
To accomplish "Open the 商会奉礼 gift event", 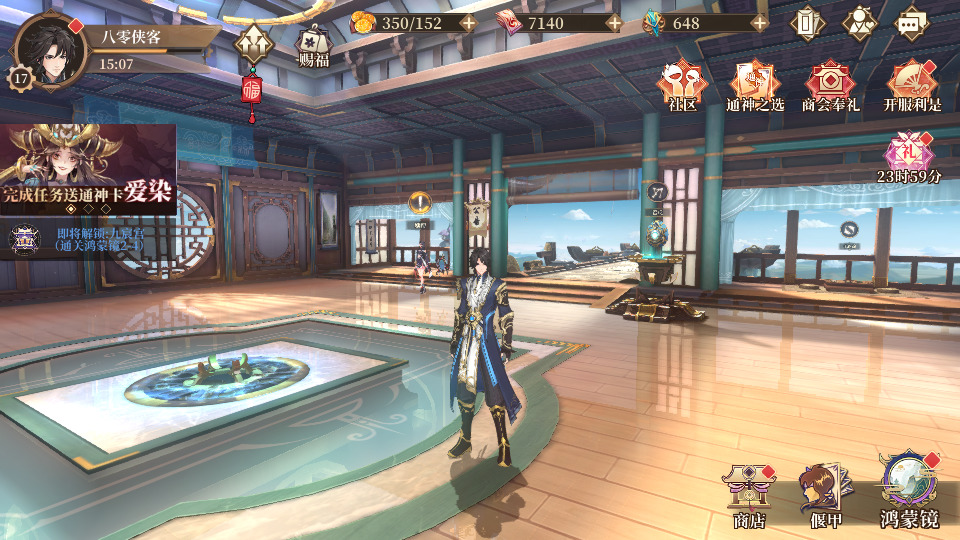I will [829, 86].
